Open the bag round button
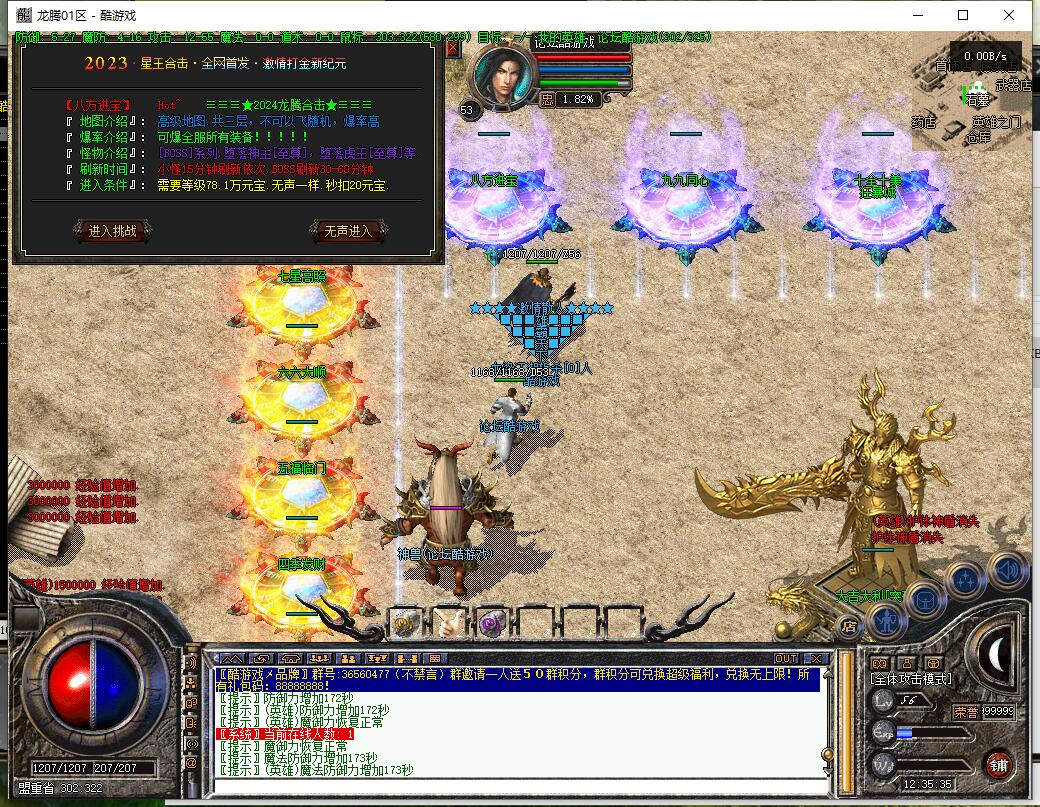The image size is (1040, 807). [926, 600]
